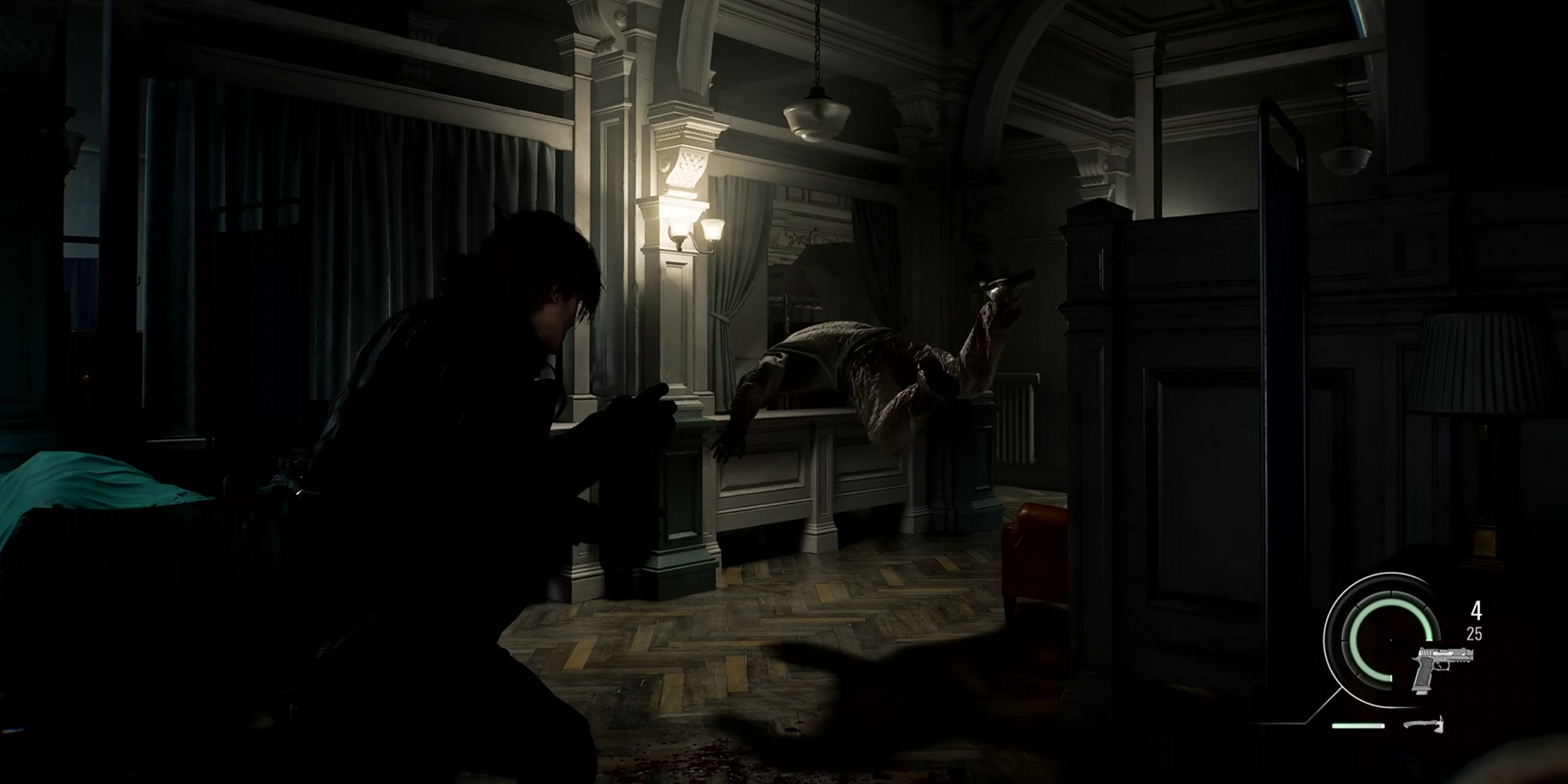The image size is (1568, 784).
Task: Click the green durability bar below the gauge
Action: (x=1358, y=725)
